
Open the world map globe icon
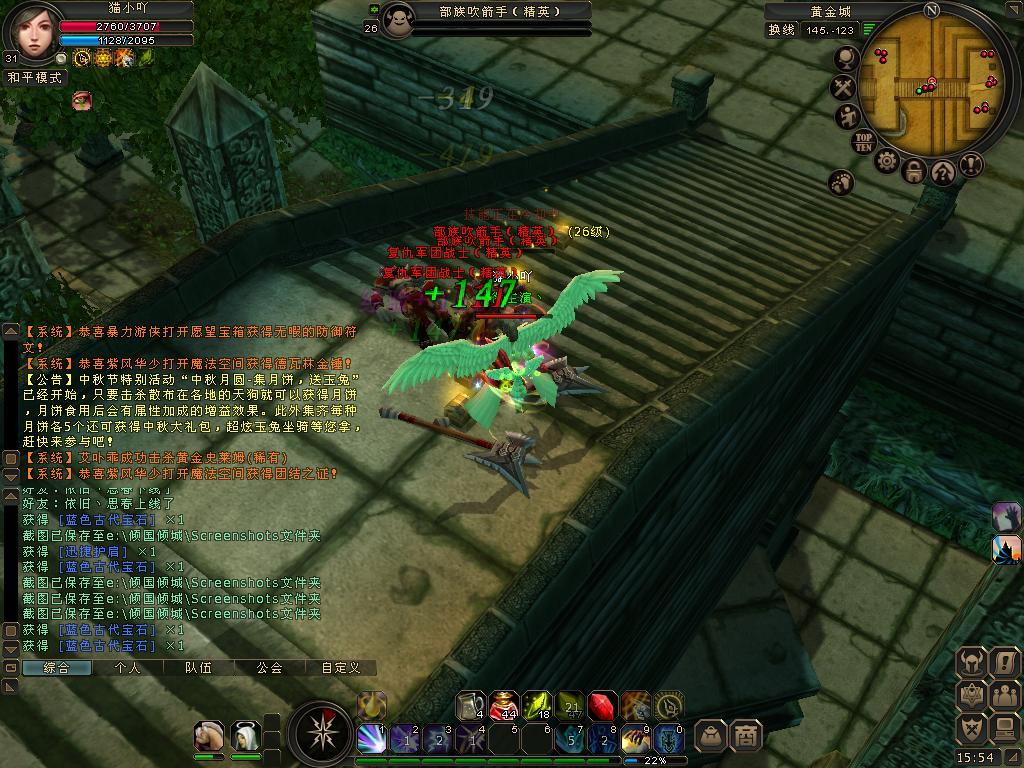(x=845, y=60)
